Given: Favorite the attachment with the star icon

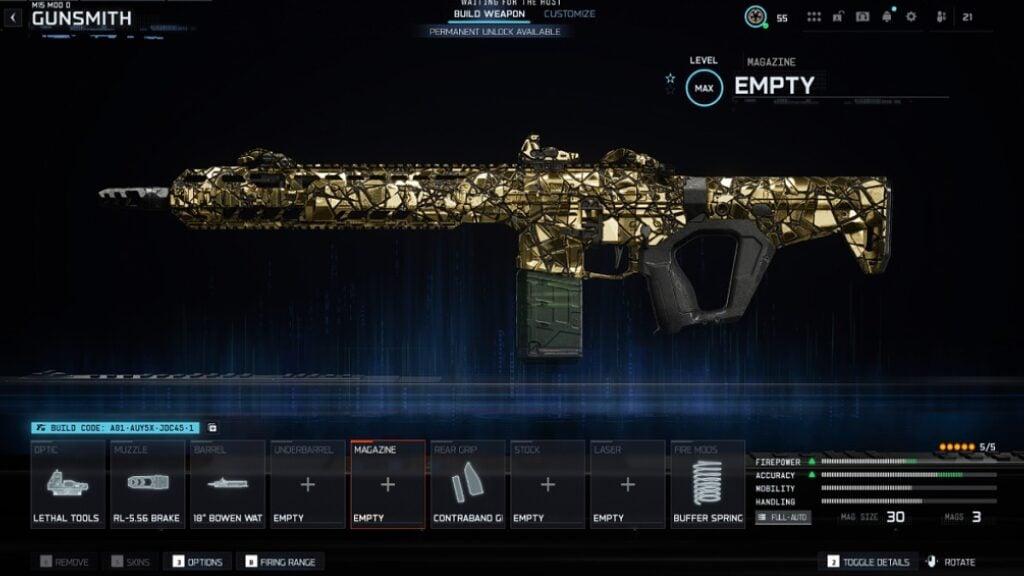Looking at the screenshot, I should [x=670, y=78].
